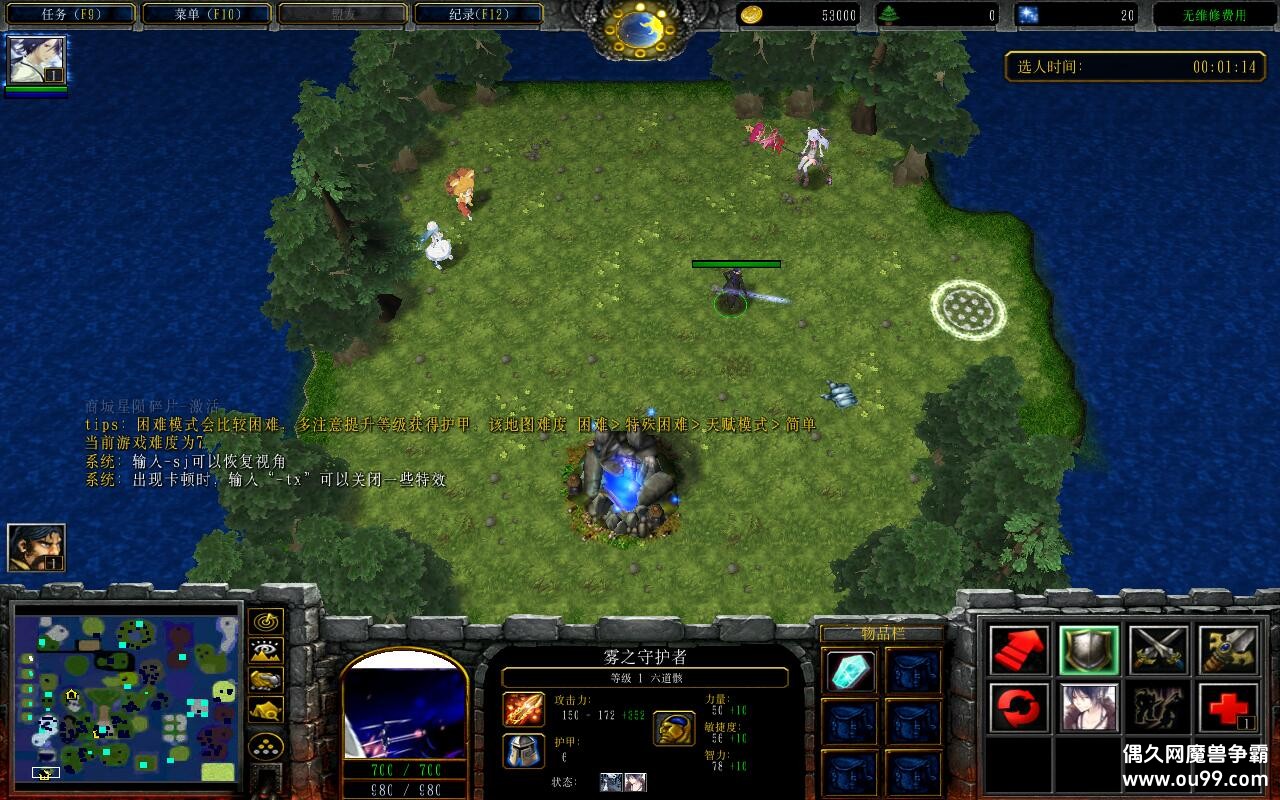
Task: Click the fiery sword attack damage icon
Action: [x=523, y=709]
